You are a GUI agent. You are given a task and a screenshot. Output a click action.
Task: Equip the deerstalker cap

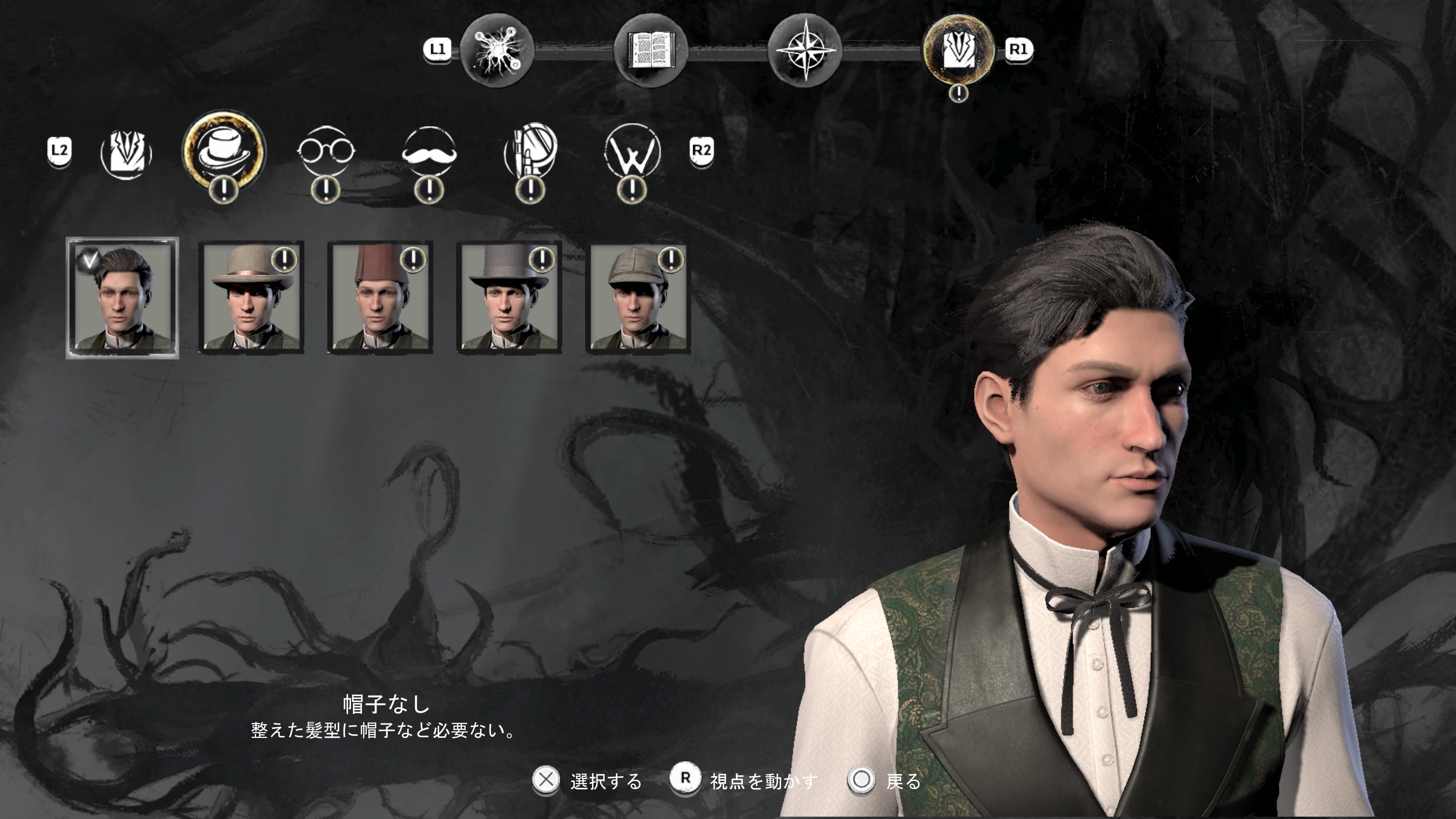tap(637, 297)
